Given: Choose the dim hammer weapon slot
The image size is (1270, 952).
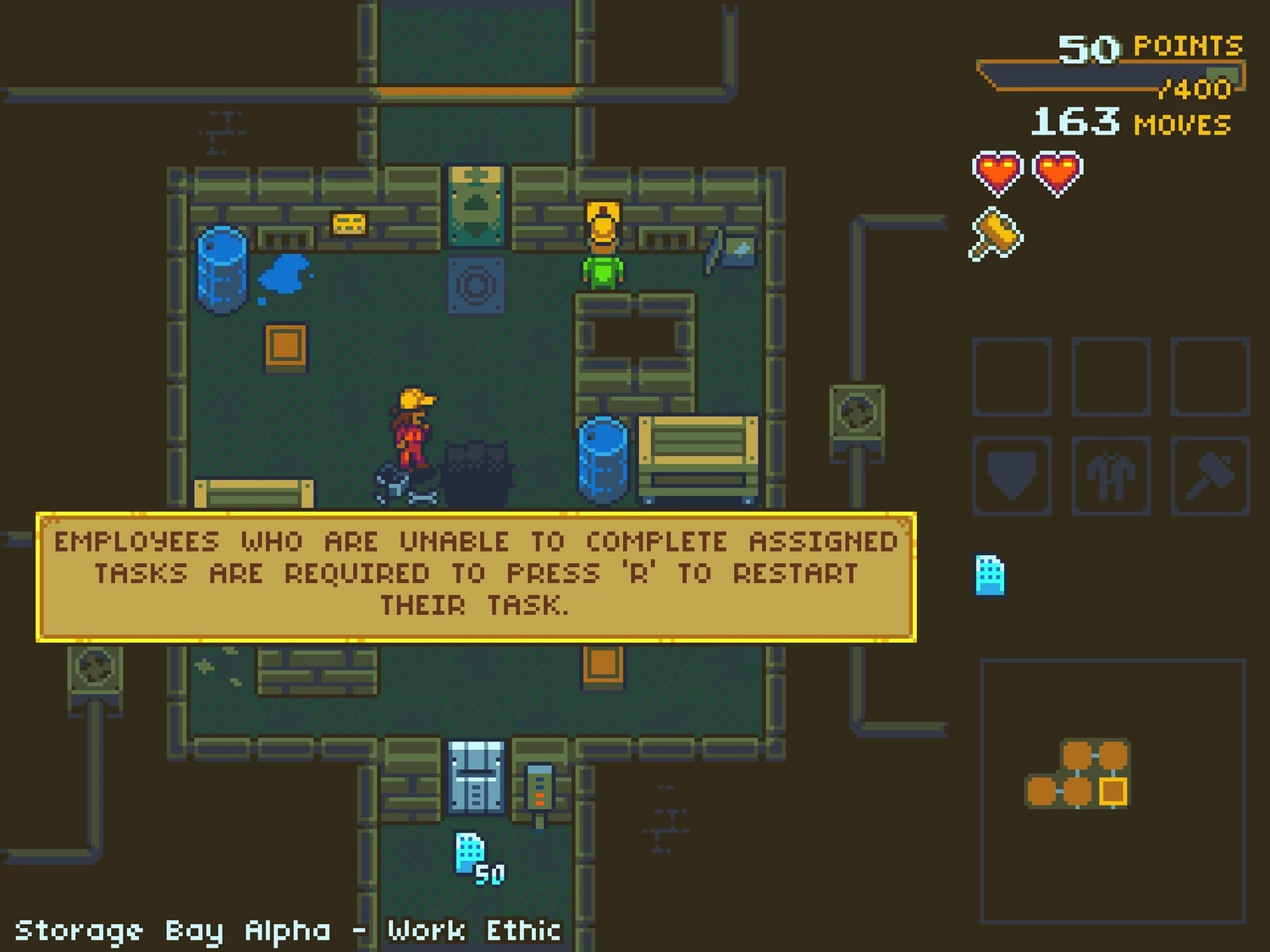Looking at the screenshot, I should (x=1210, y=476).
